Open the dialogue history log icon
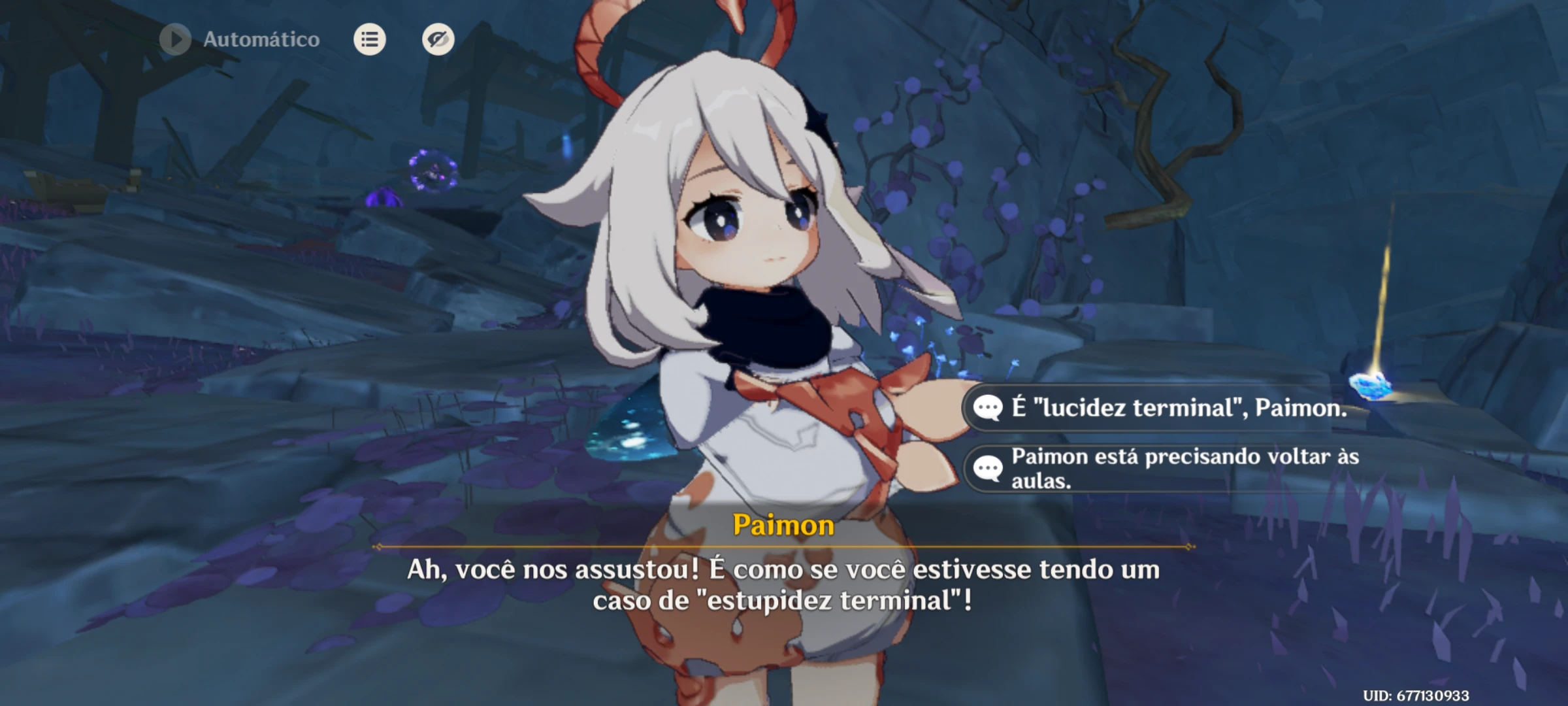 tap(369, 39)
